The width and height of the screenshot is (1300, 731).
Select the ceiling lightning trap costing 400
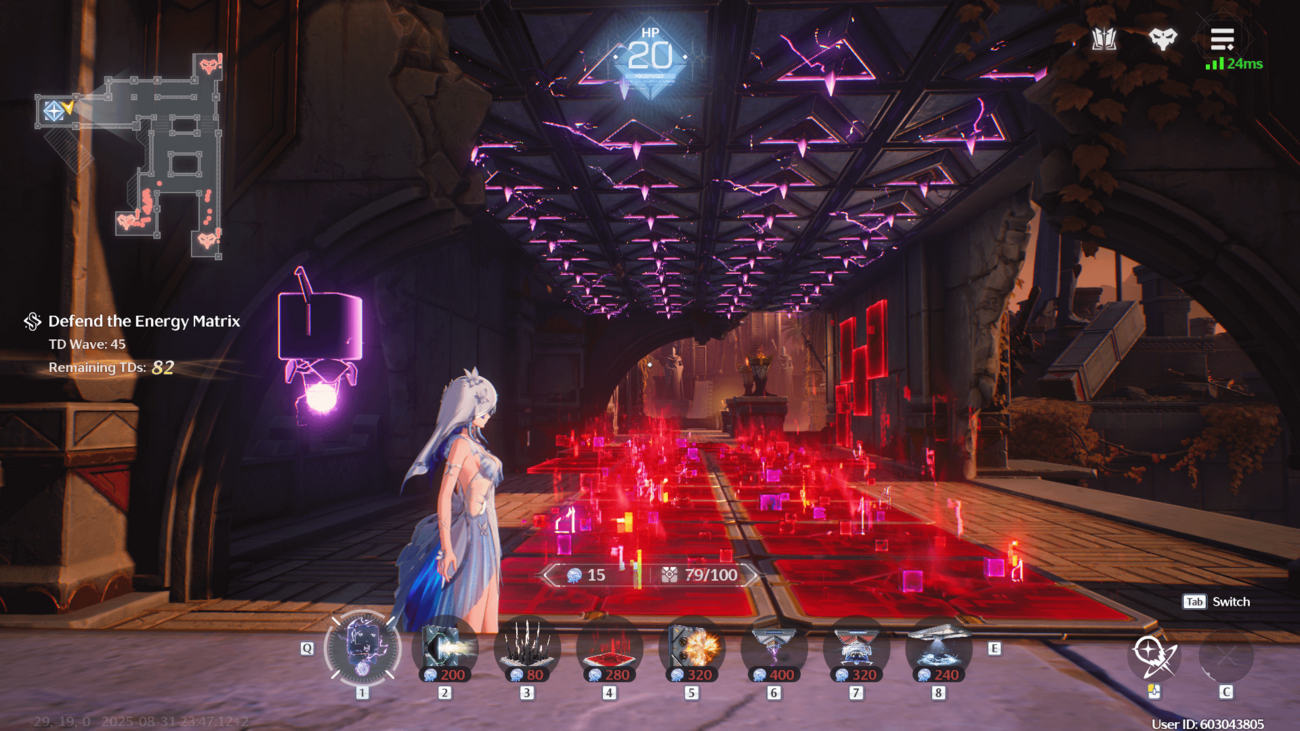click(773, 648)
